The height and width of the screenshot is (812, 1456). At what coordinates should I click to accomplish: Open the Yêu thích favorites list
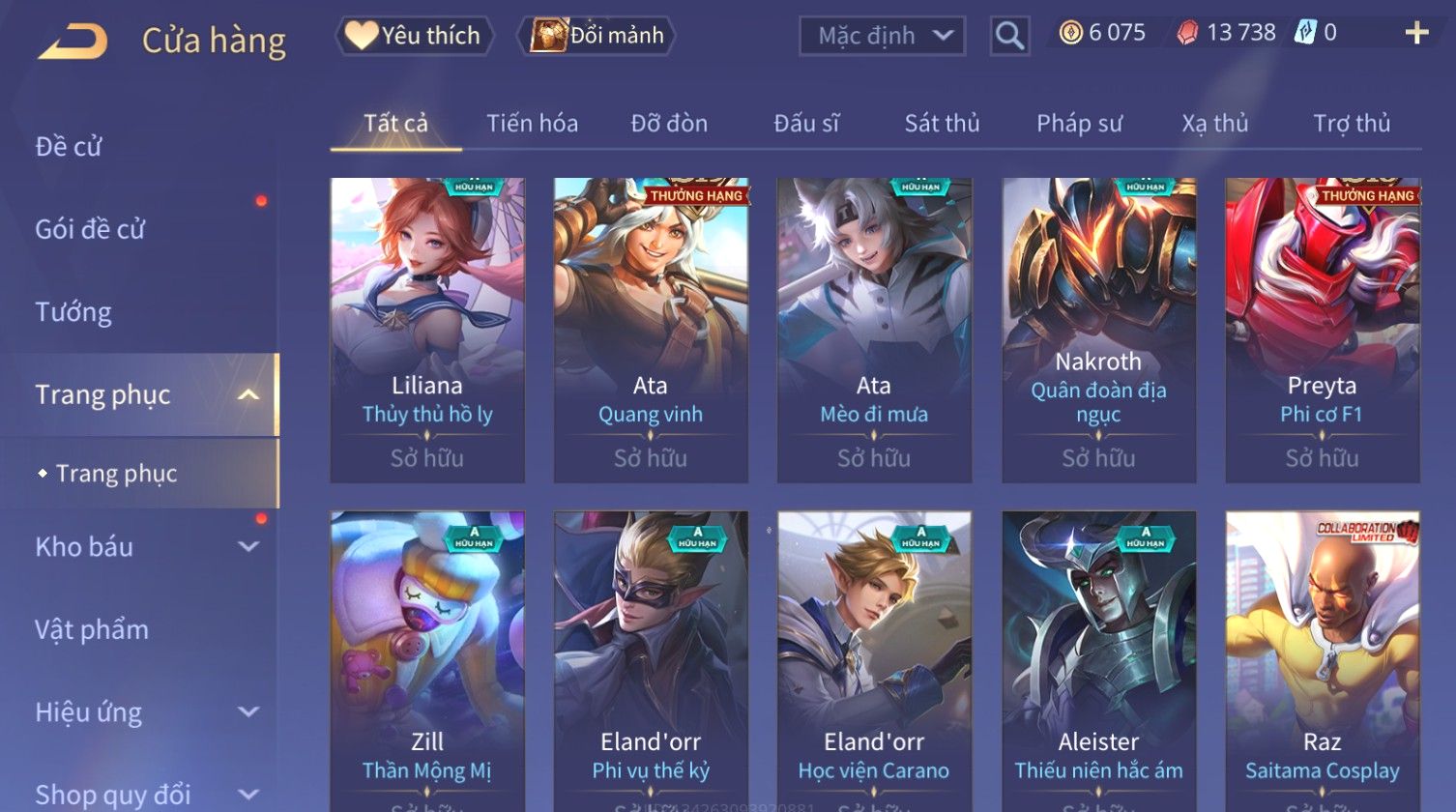point(415,36)
